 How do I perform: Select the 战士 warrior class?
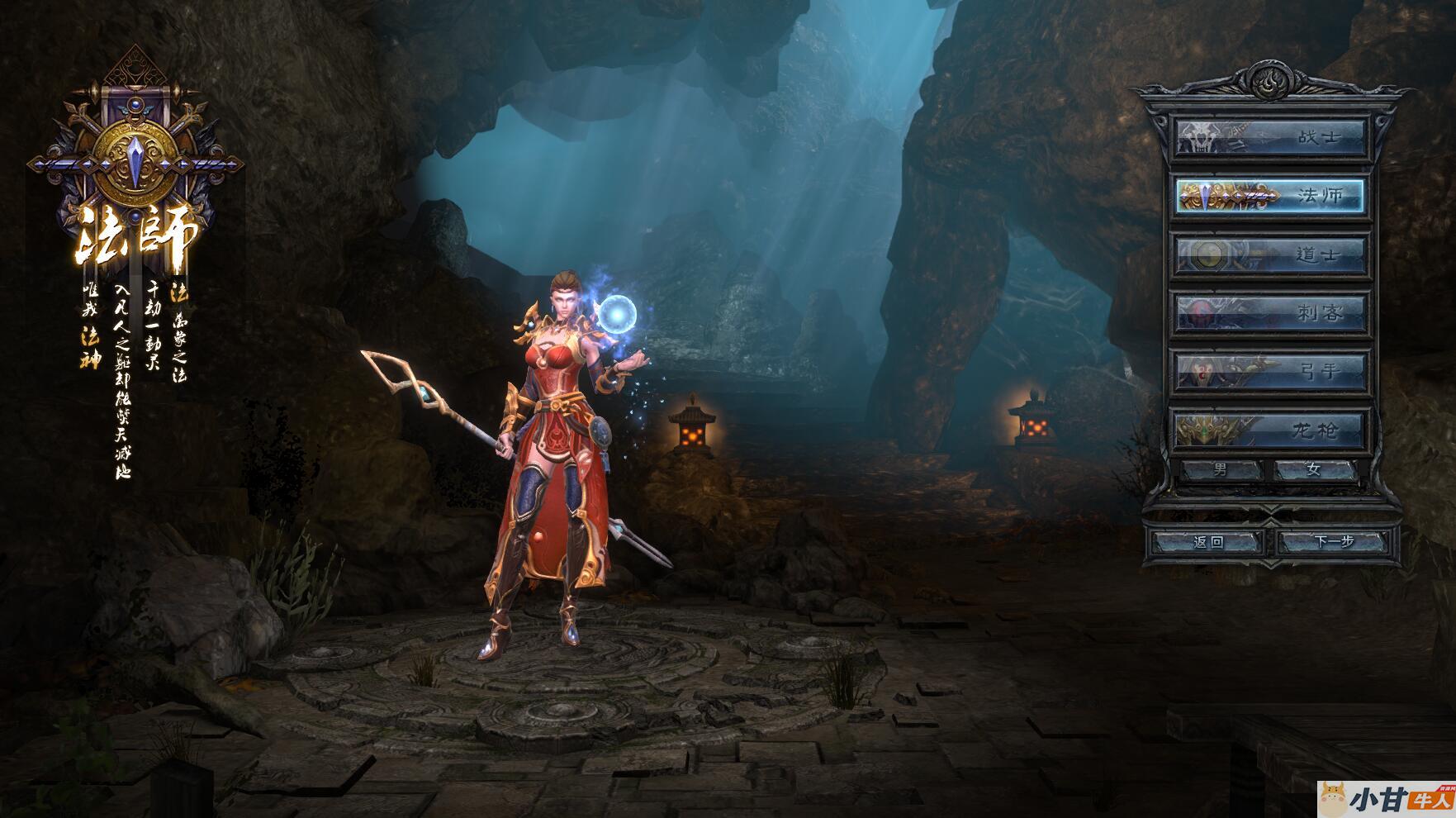(1270, 137)
